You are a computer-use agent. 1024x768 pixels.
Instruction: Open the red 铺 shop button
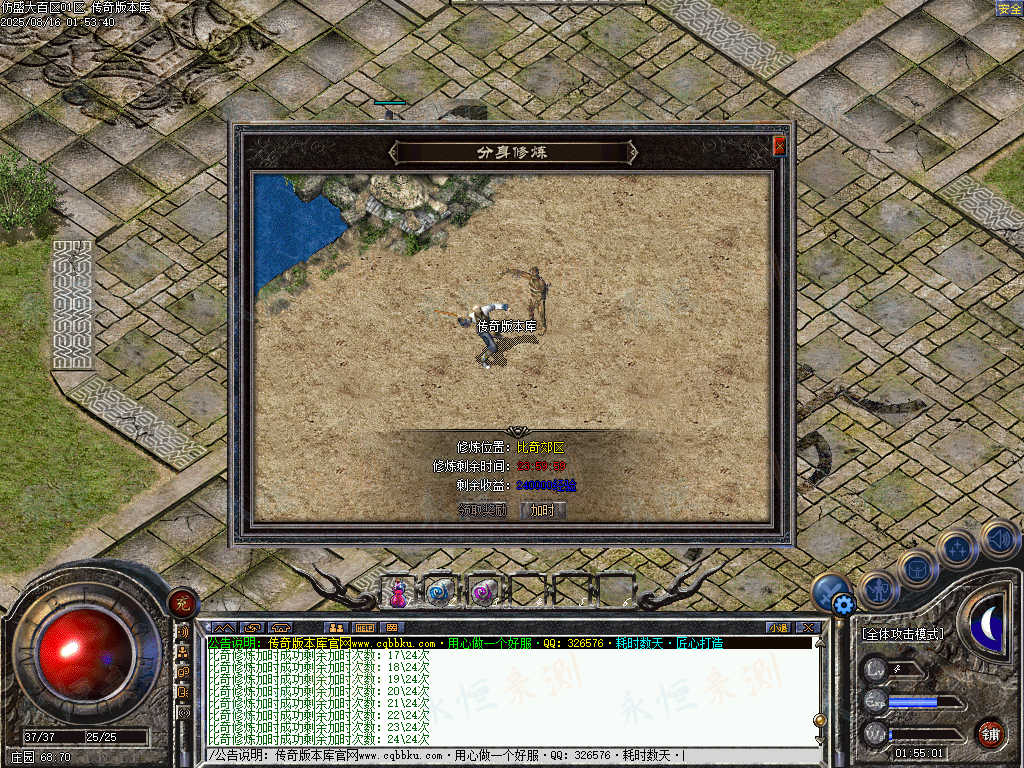(990, 733)
